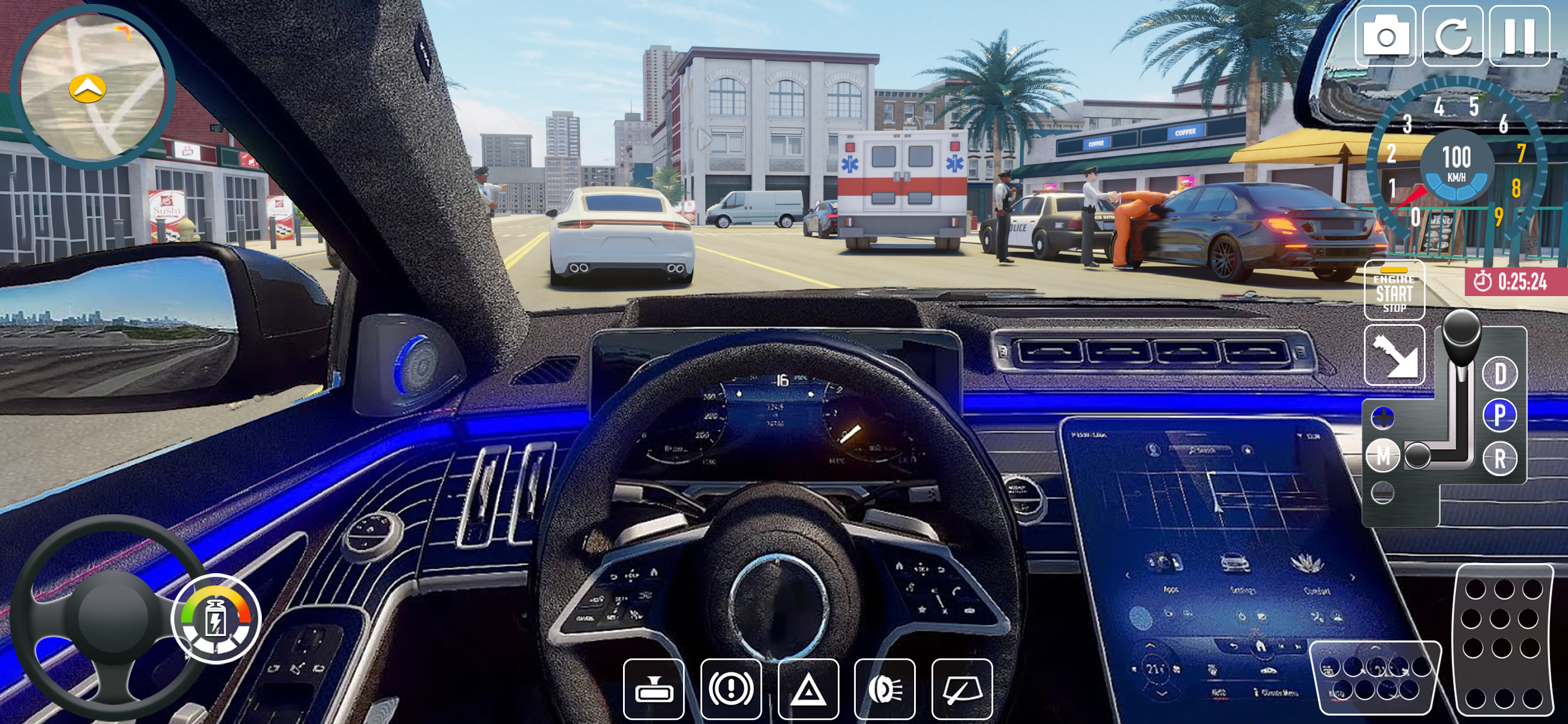Click the circular restart arrow button
The width and height of the screenshot is (1568, 724).
pyautogui.click(x=1452, y=37)
